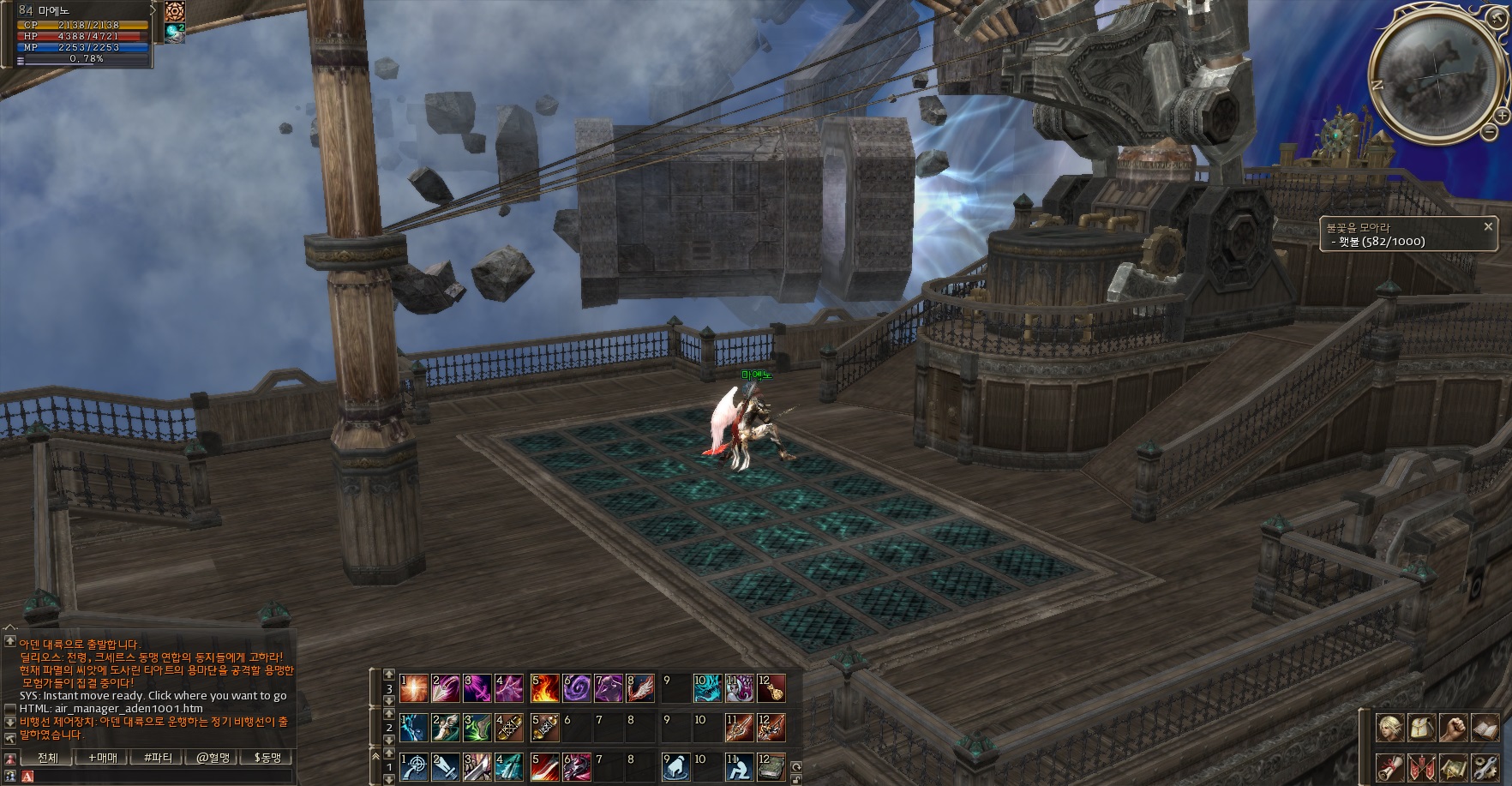
Task: Switch chat to the $동맹 alliance tab
Action: [x=267, y=758]
